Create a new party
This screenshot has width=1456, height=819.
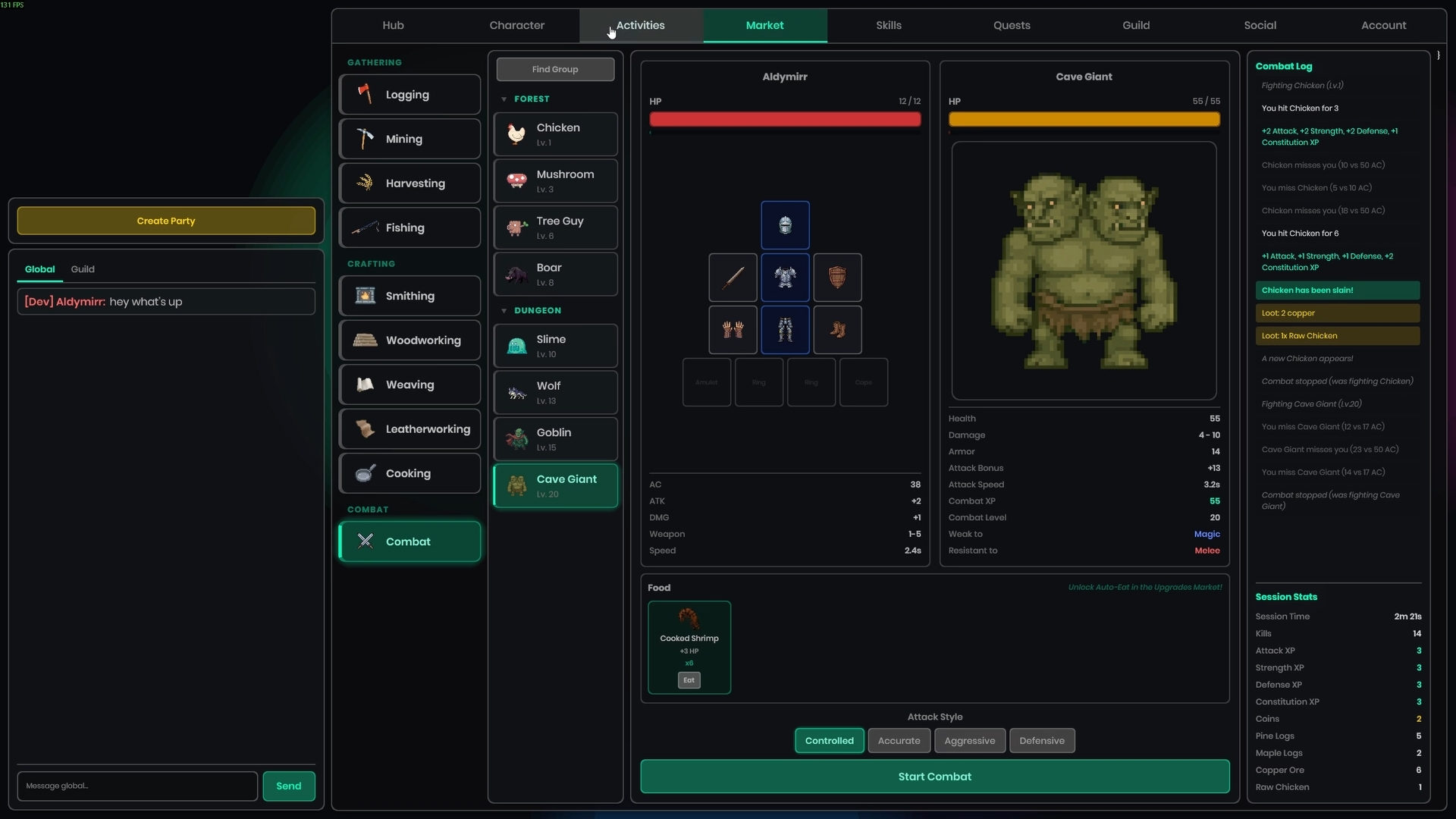166,221
